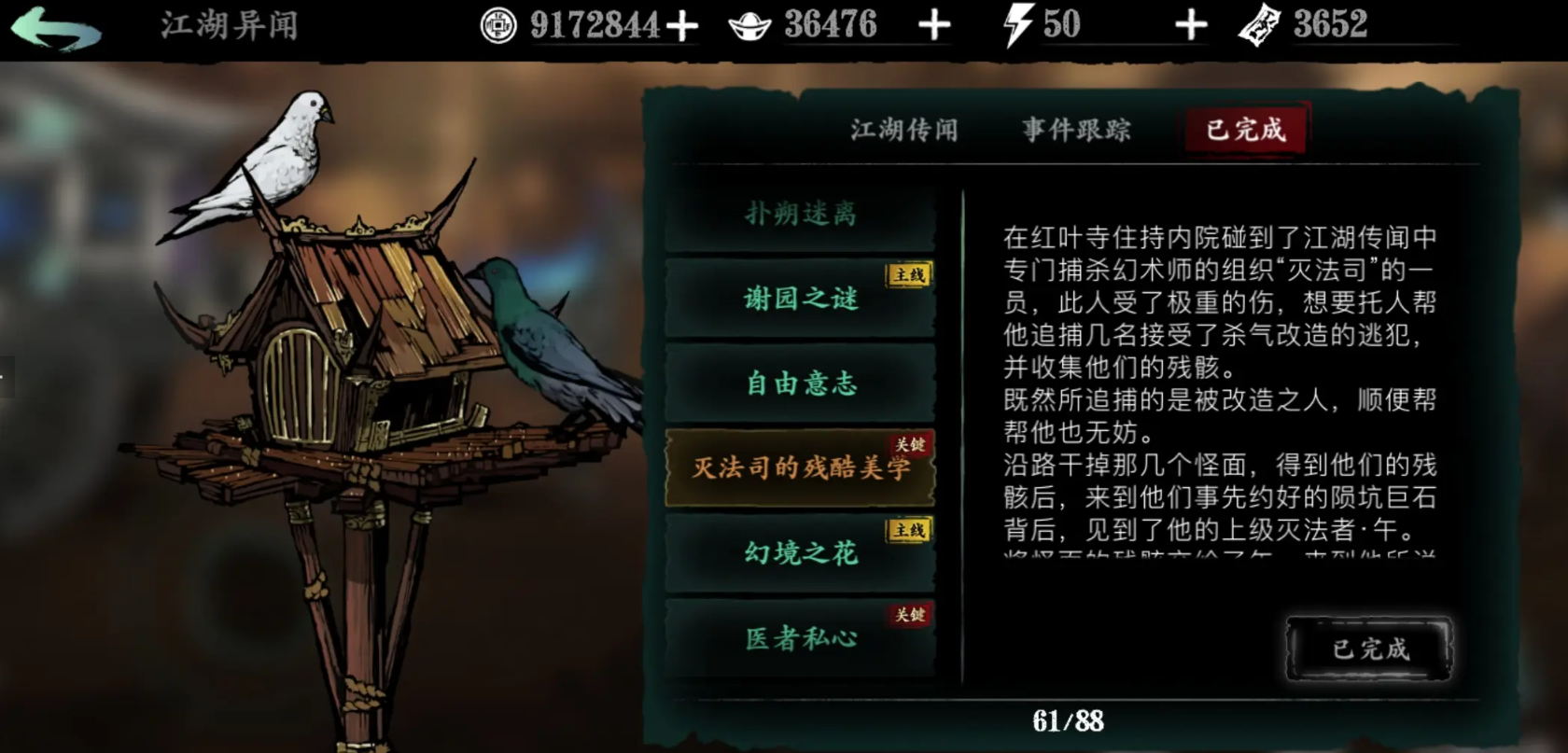Click the back arrow icon
This screenshot has width=1568, height=753.
58,26
